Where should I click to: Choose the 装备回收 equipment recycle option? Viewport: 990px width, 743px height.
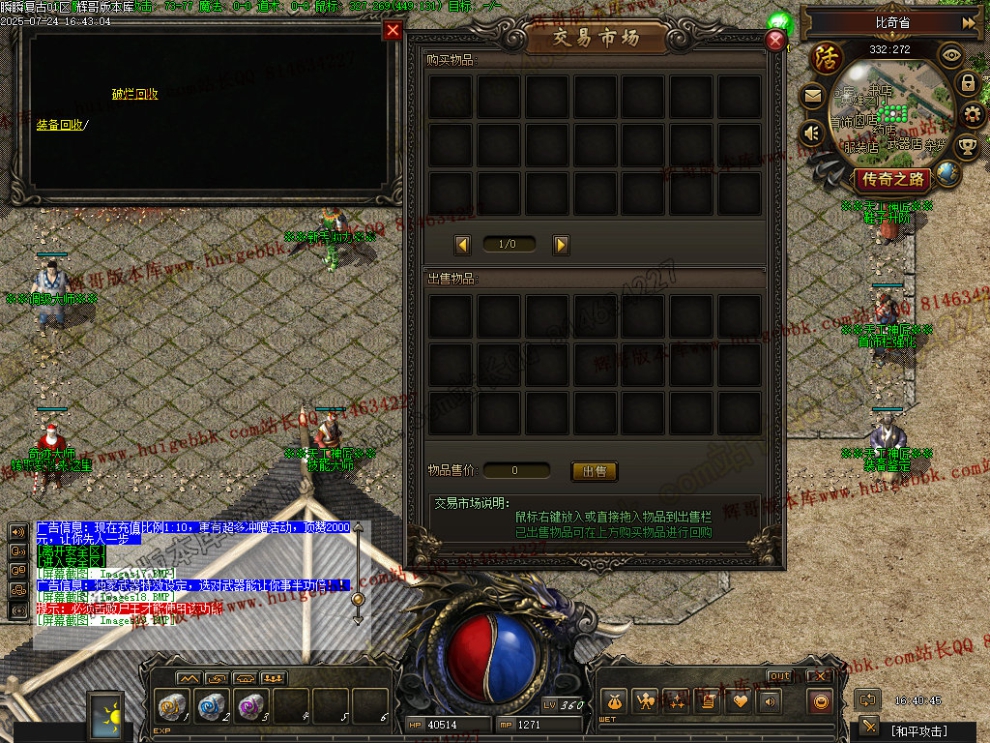pos(60,125)
